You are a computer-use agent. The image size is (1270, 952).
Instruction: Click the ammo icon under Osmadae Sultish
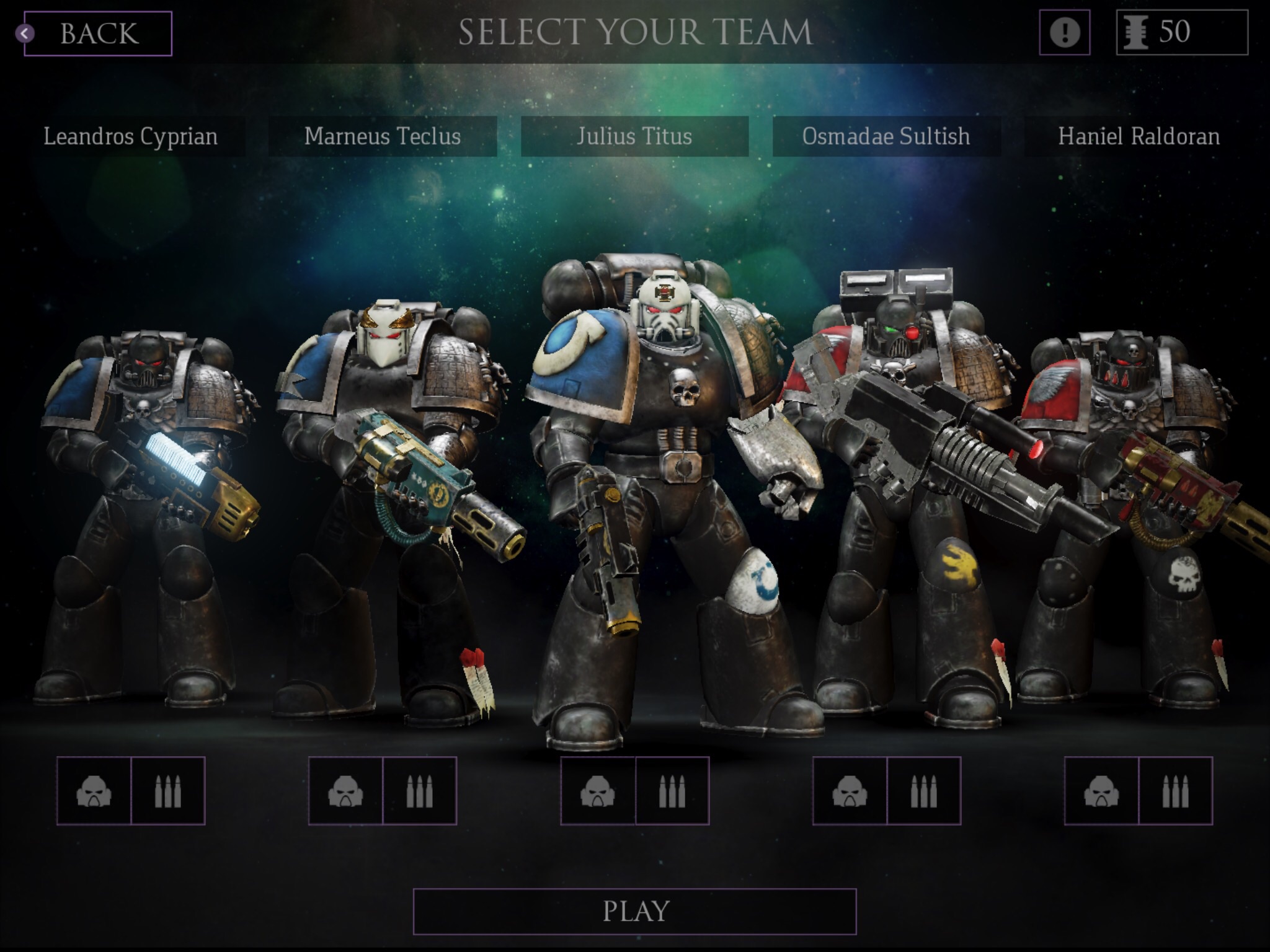click(923, 791)
